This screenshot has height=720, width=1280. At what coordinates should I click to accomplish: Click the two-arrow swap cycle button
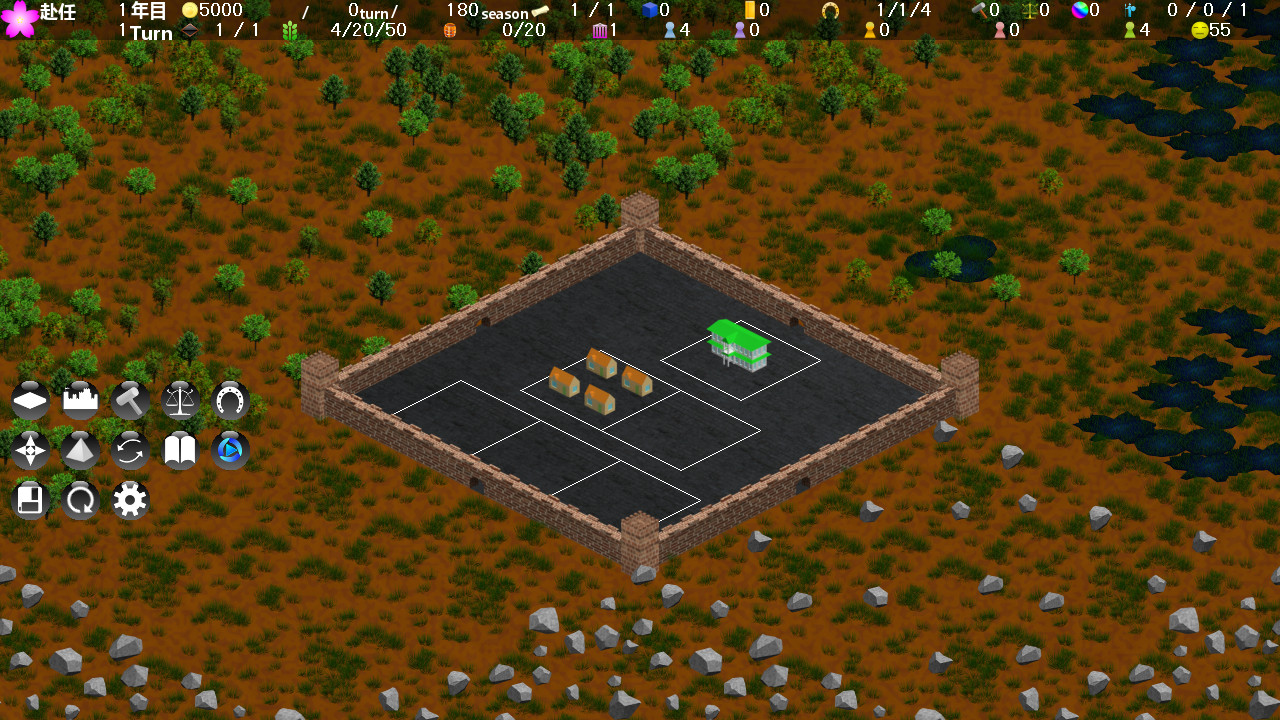tap(131, 450)
